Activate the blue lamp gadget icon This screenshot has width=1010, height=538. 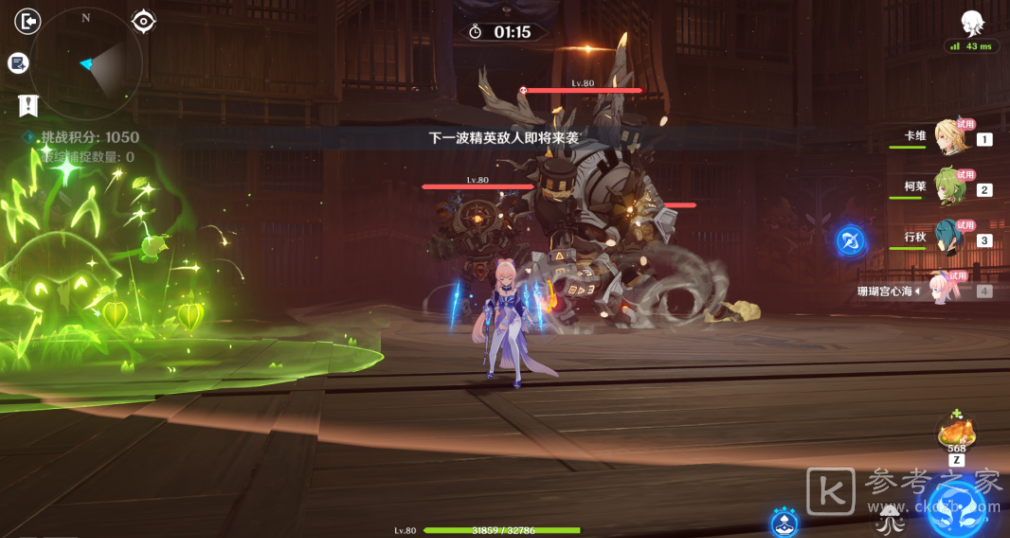[784, 522]
